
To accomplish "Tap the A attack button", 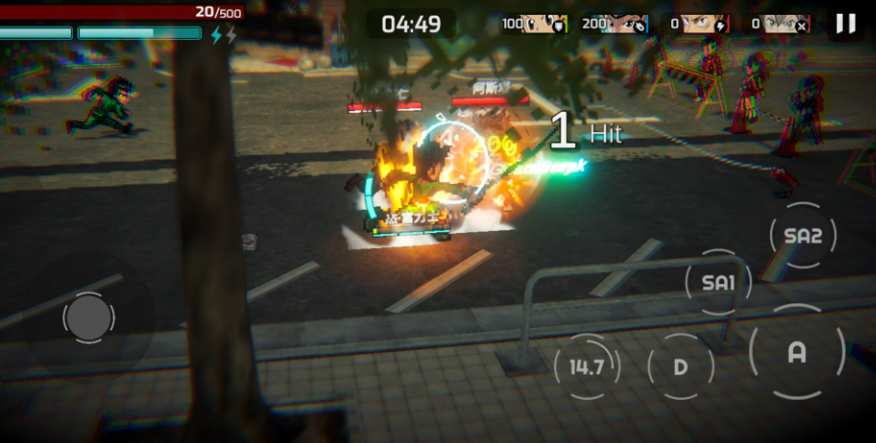I will pos(797,353).
